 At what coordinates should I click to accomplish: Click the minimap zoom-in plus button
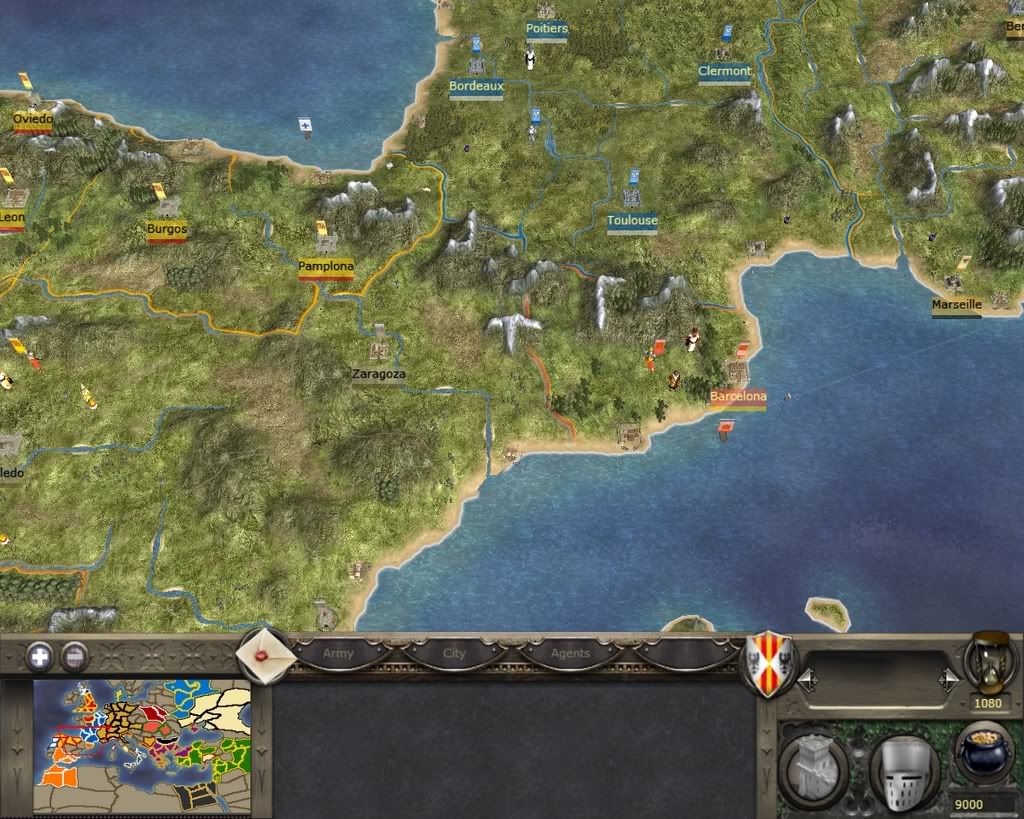click(40, 656)
